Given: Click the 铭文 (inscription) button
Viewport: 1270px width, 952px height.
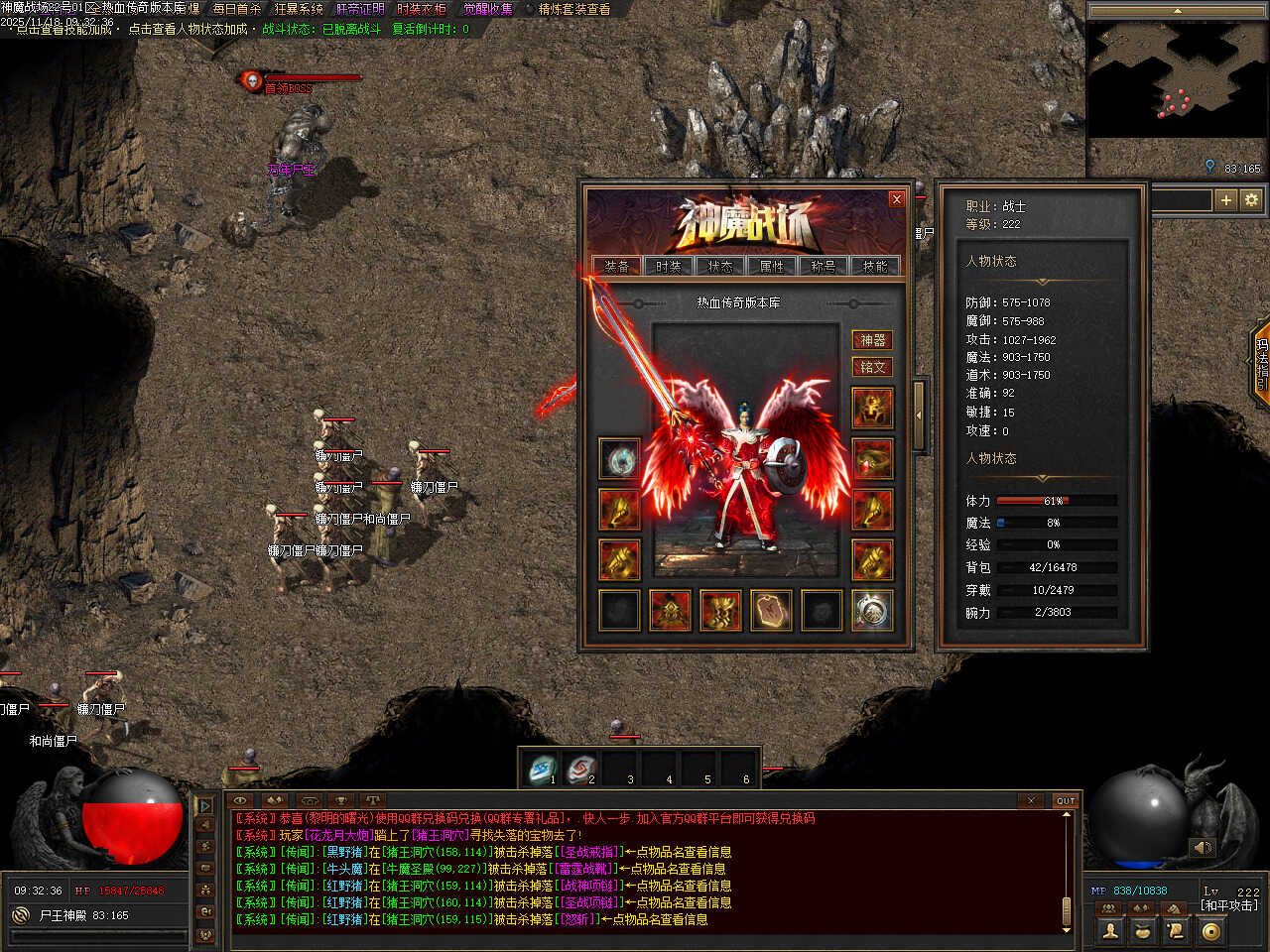Looking at the screenshot, I should coord(872,367).
